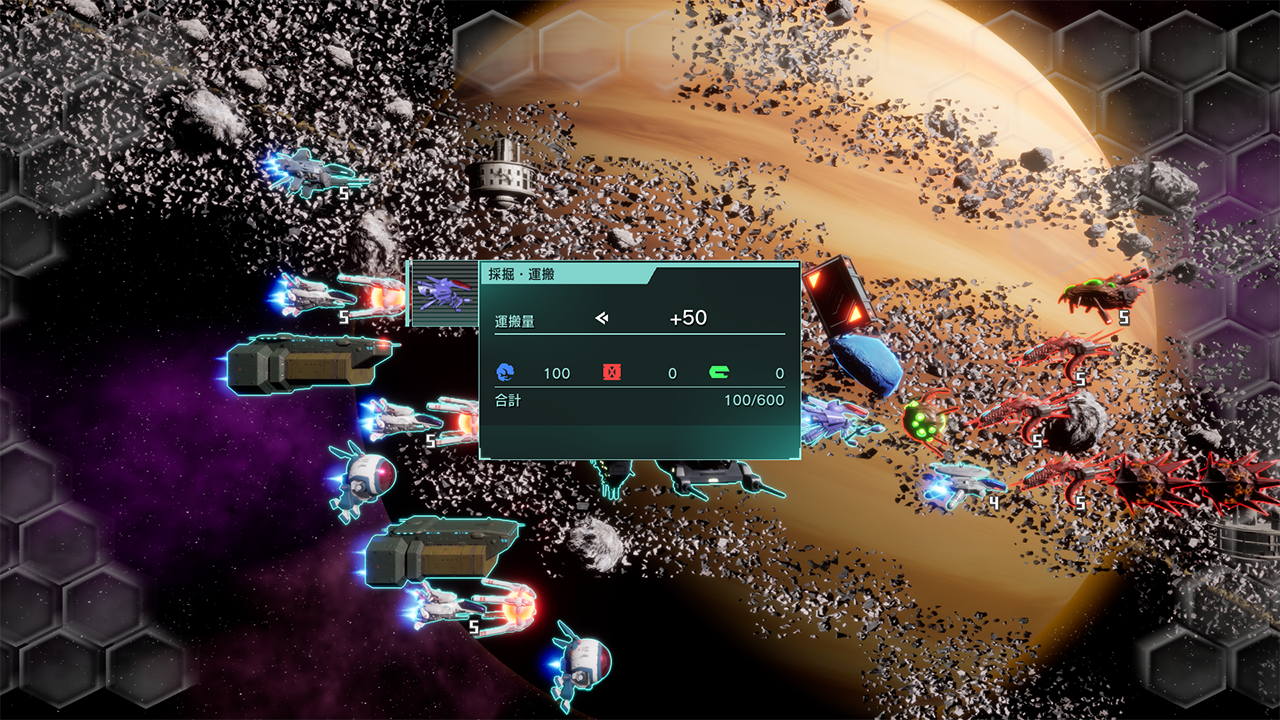Click the purple mining ship portrait thumbnail
1280x720 pixels.
click(x=444, y=293)
